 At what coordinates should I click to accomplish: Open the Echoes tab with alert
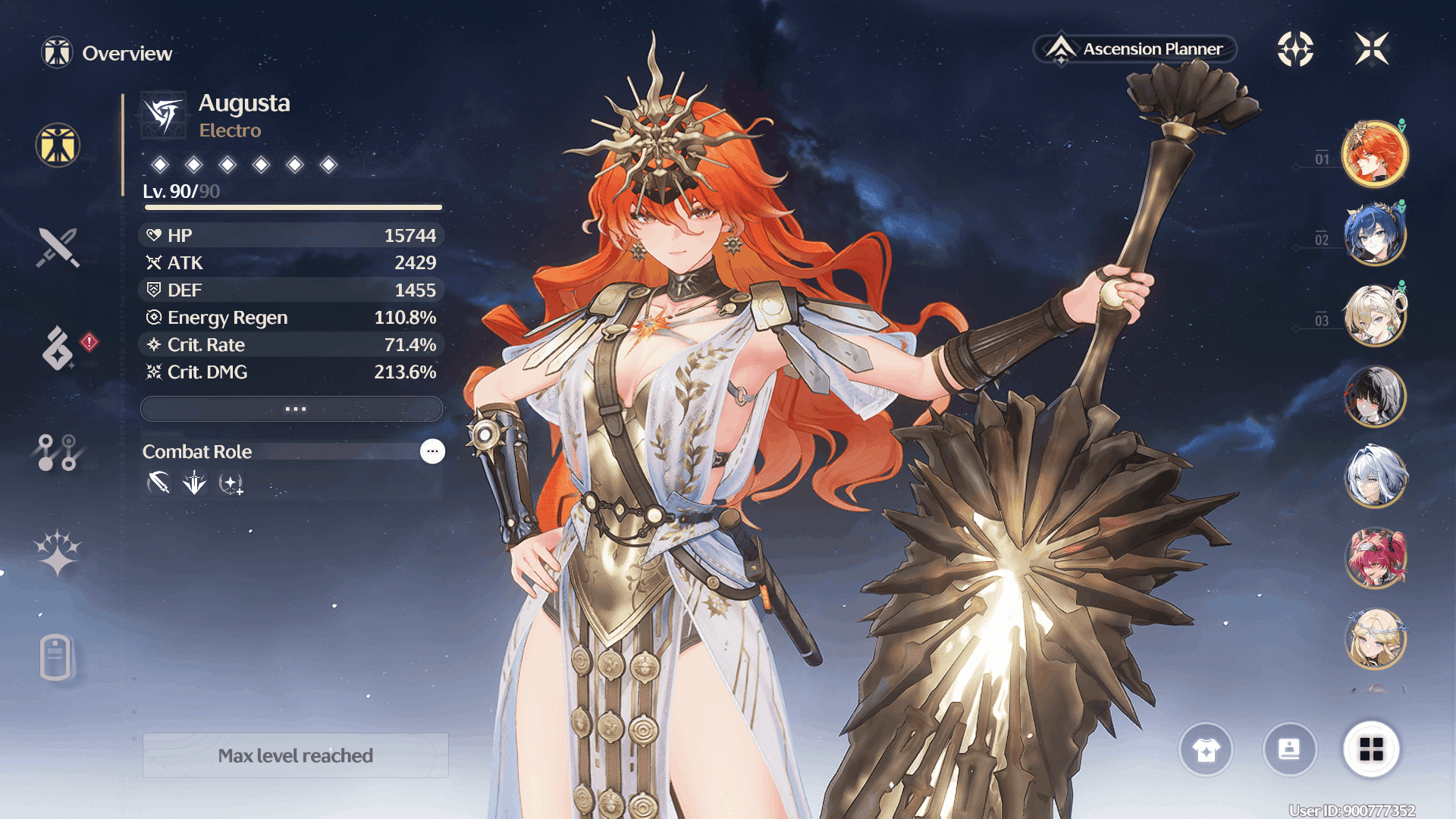pos(59,348)
